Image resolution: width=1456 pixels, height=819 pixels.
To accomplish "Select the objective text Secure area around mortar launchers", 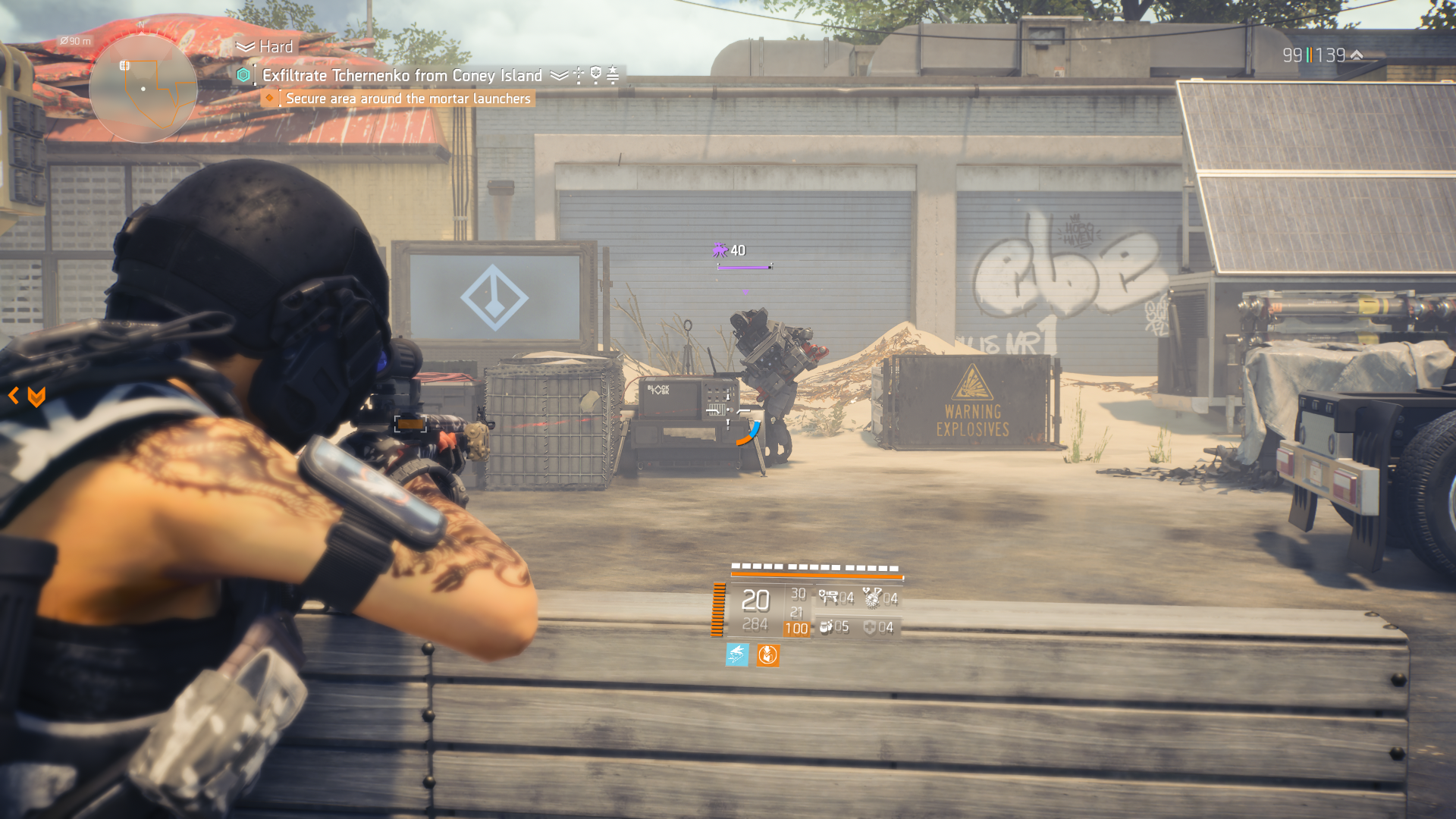I will click(407, 98).
